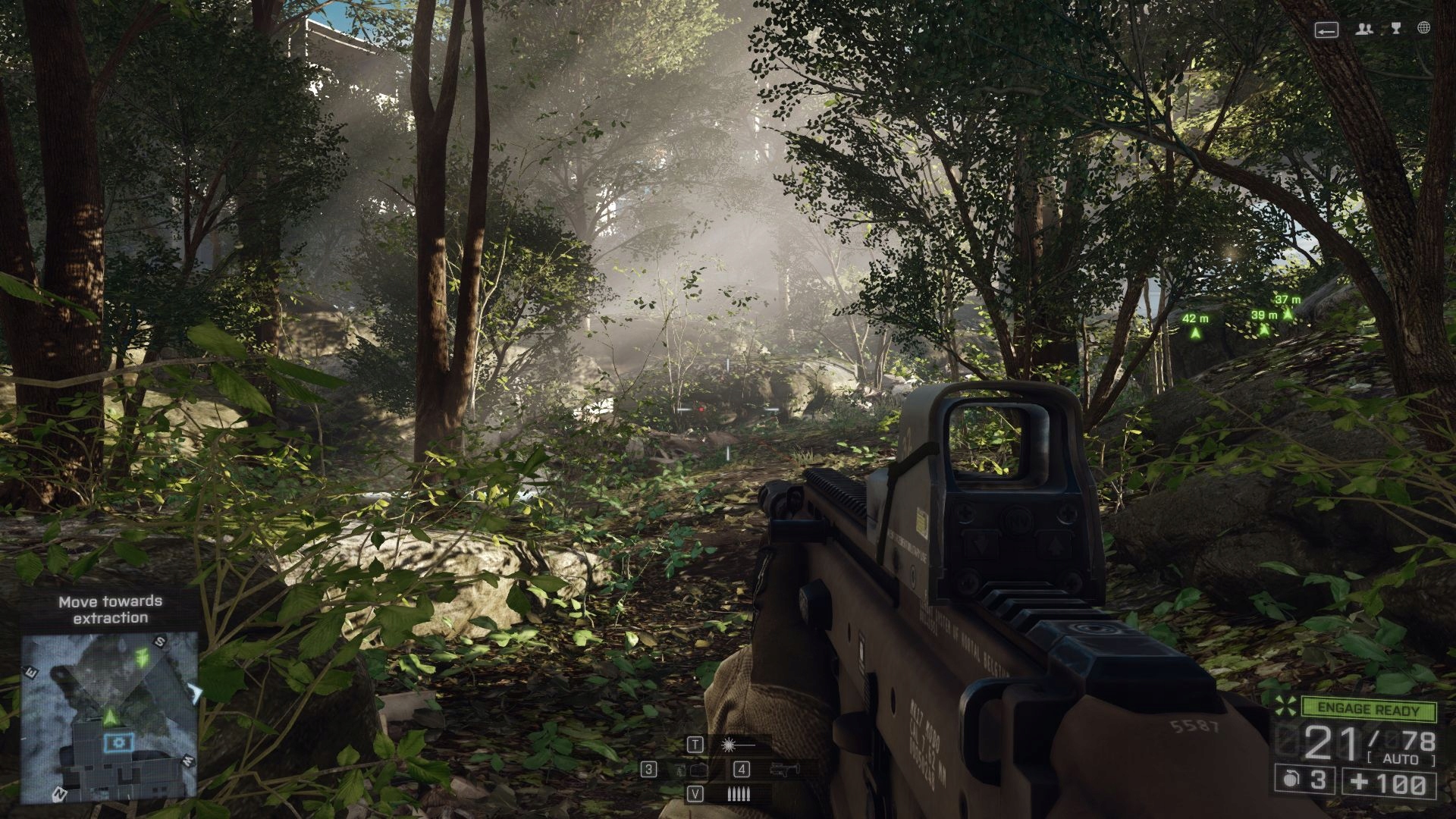The width and height of the screenshot is (1456, 819).
Task: Open the globe network icon
Action: point(1424,28)
